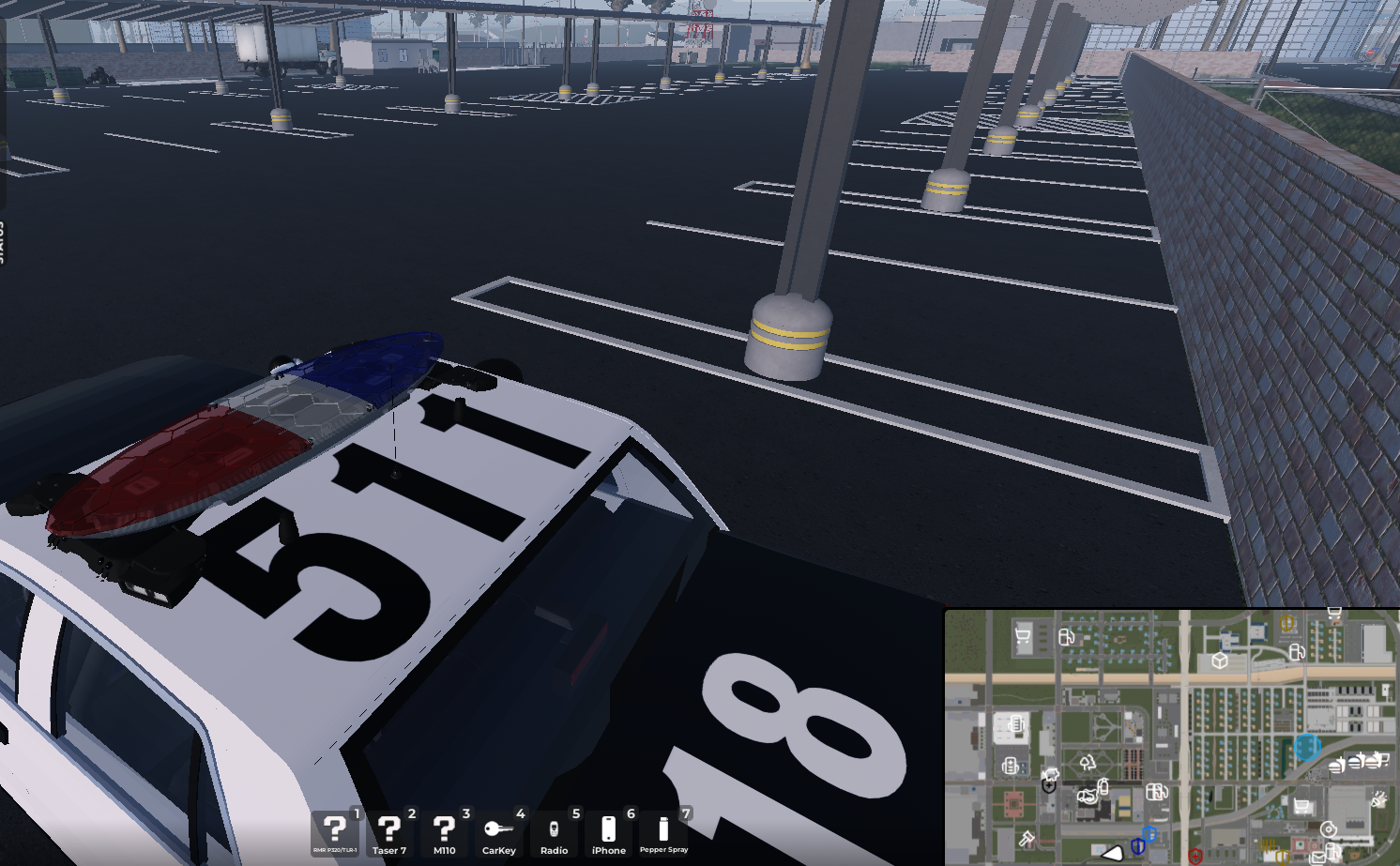Viewport: 1400px width, 866px height.
Task: Click the blue circle marker on the minimap
Action: click(x=1306, y=747)
